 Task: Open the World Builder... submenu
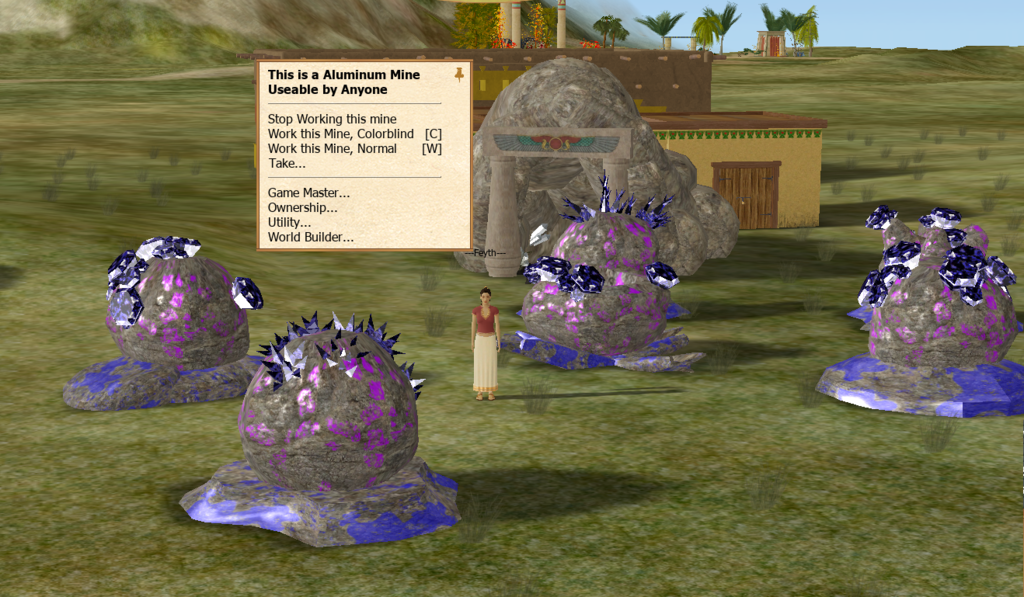[x=311, y=237]
